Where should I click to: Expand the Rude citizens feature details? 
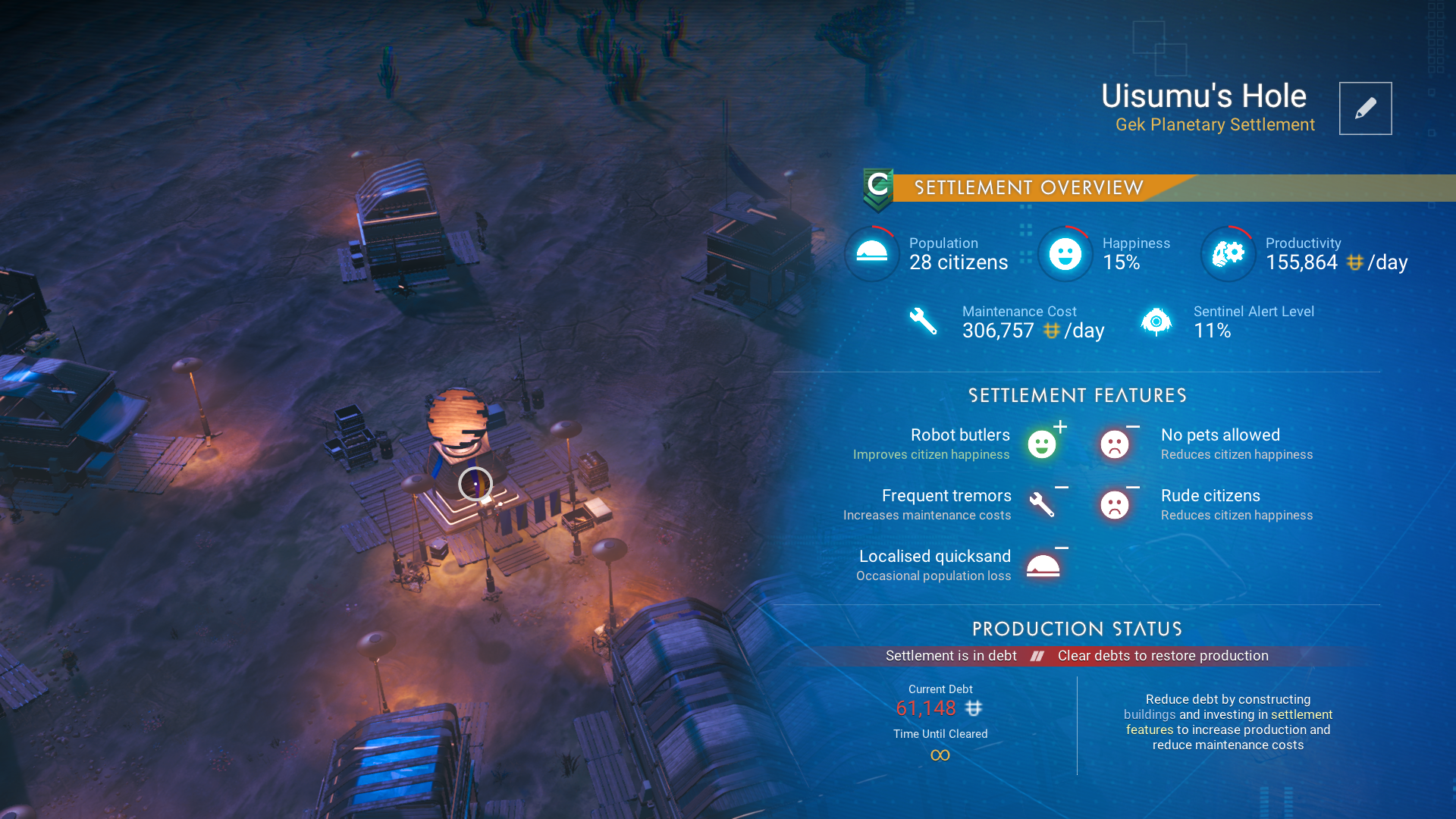click(1115, 504)
